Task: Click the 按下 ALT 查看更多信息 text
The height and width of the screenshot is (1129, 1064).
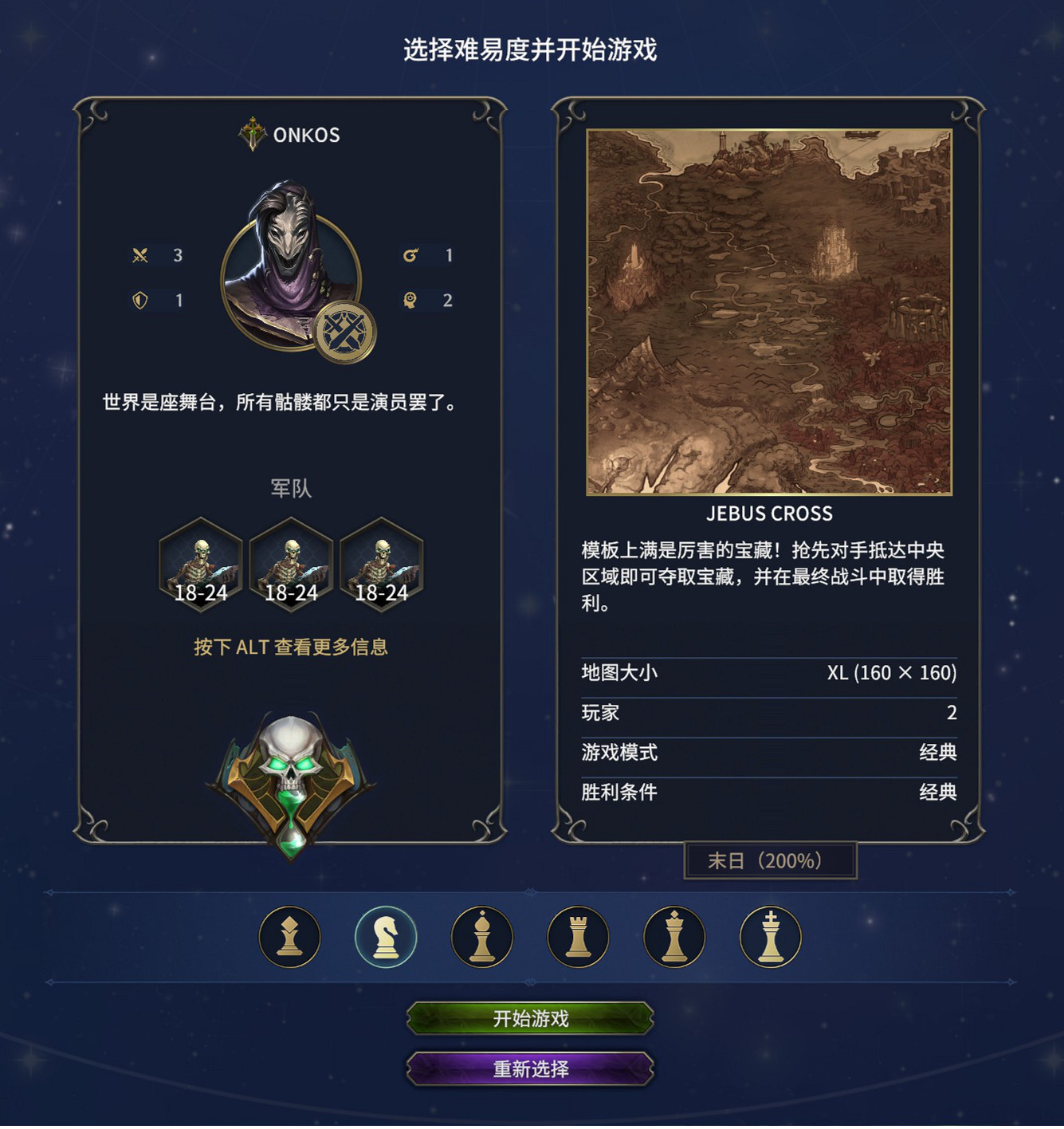Action: 290,647
